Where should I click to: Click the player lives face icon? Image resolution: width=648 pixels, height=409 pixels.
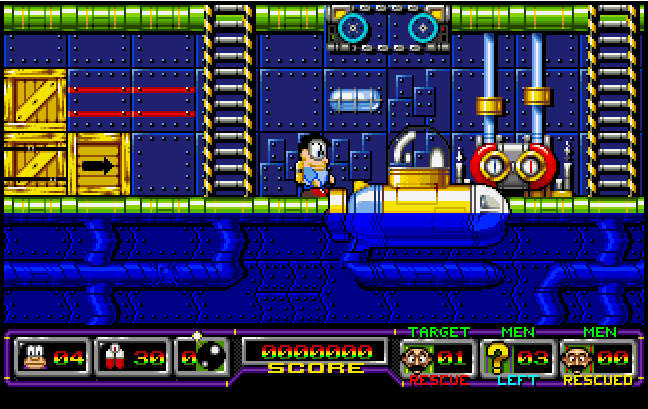tap(35, 357)
